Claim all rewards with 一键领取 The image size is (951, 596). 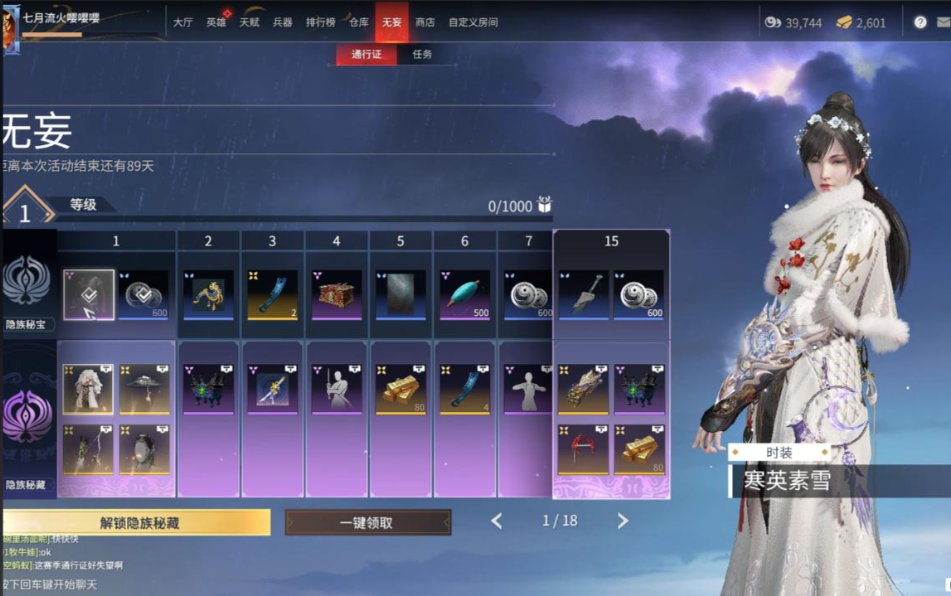coord(367,522)
